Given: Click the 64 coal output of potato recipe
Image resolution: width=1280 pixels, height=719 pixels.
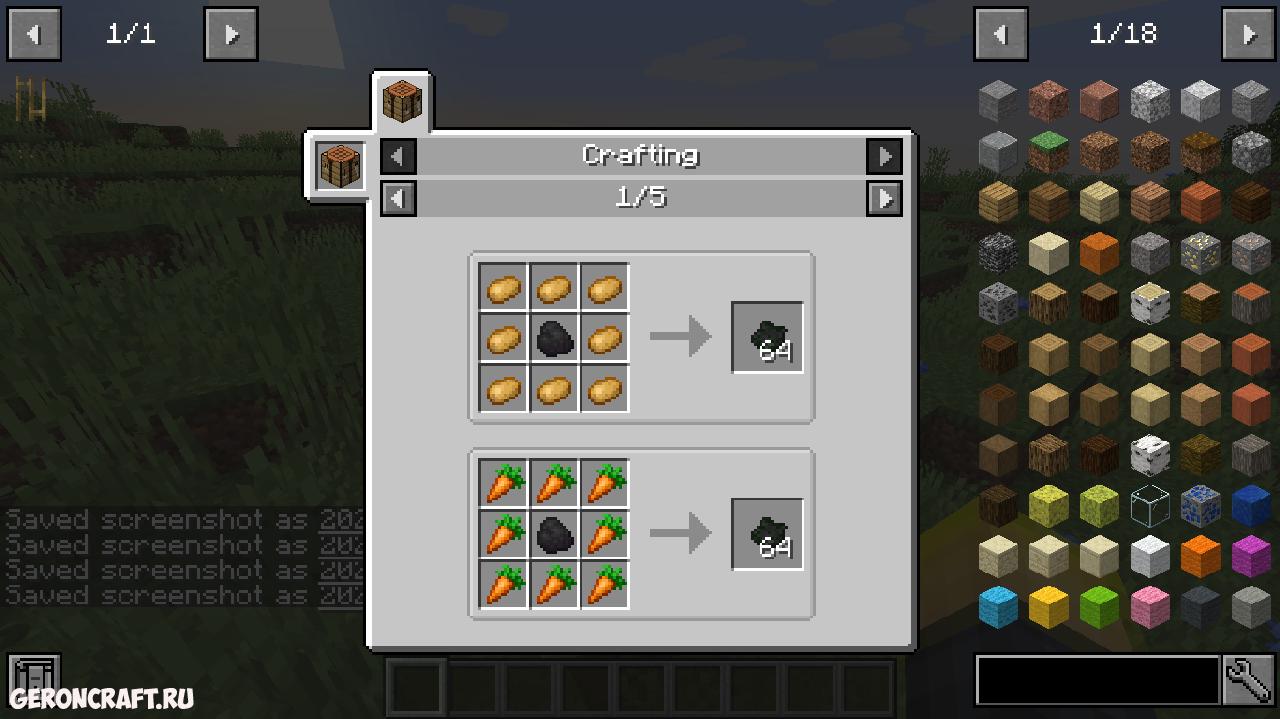Looking at the screenshot, I should click(767, 338).
